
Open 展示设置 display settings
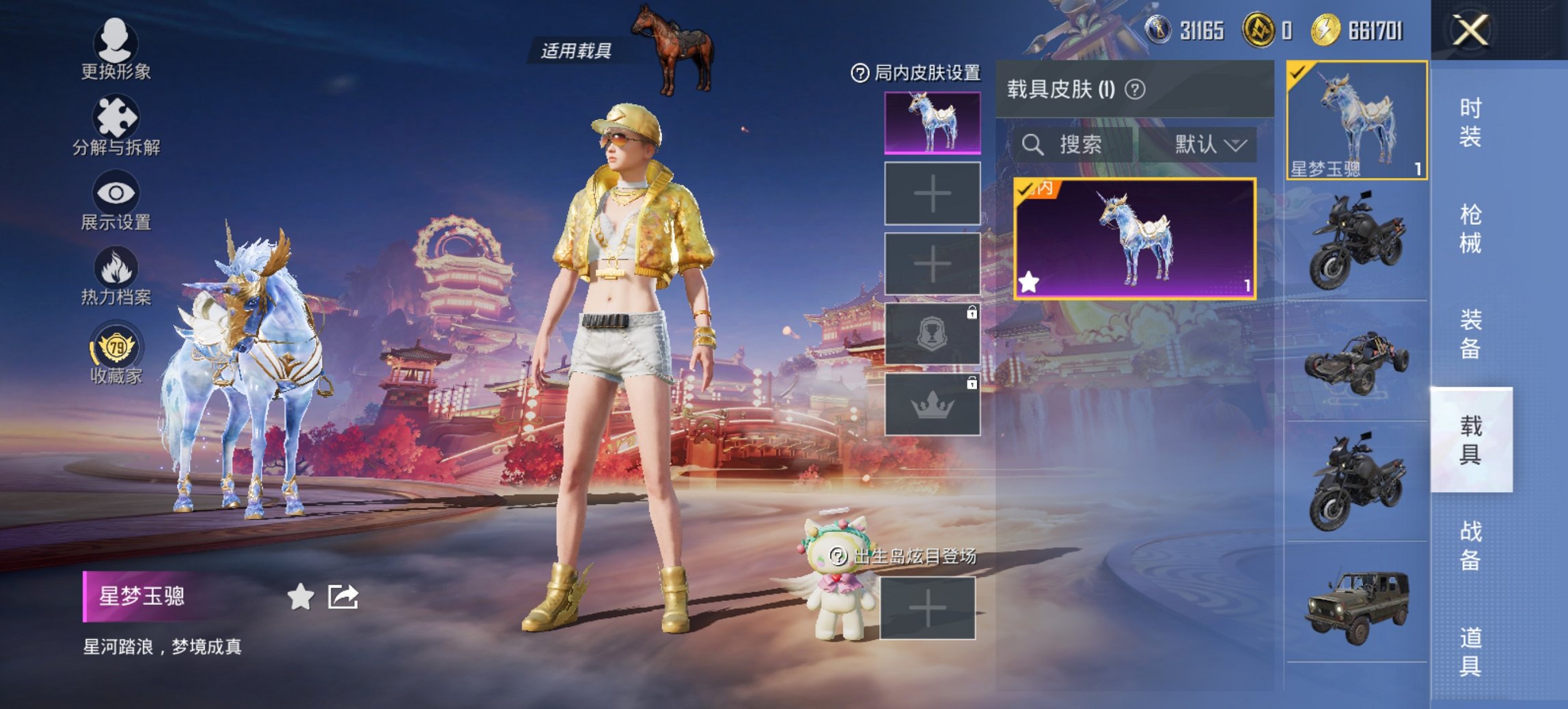(116, 198)
